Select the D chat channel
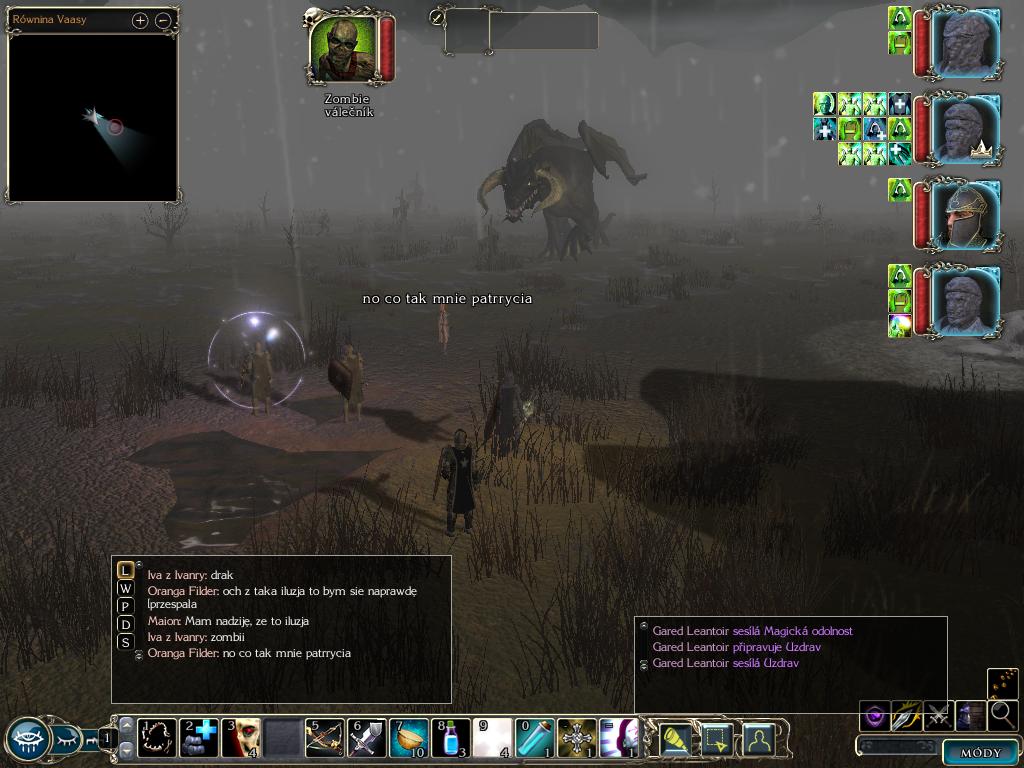The width and height of the screenshot is (1024, 768). pos(125,624)
